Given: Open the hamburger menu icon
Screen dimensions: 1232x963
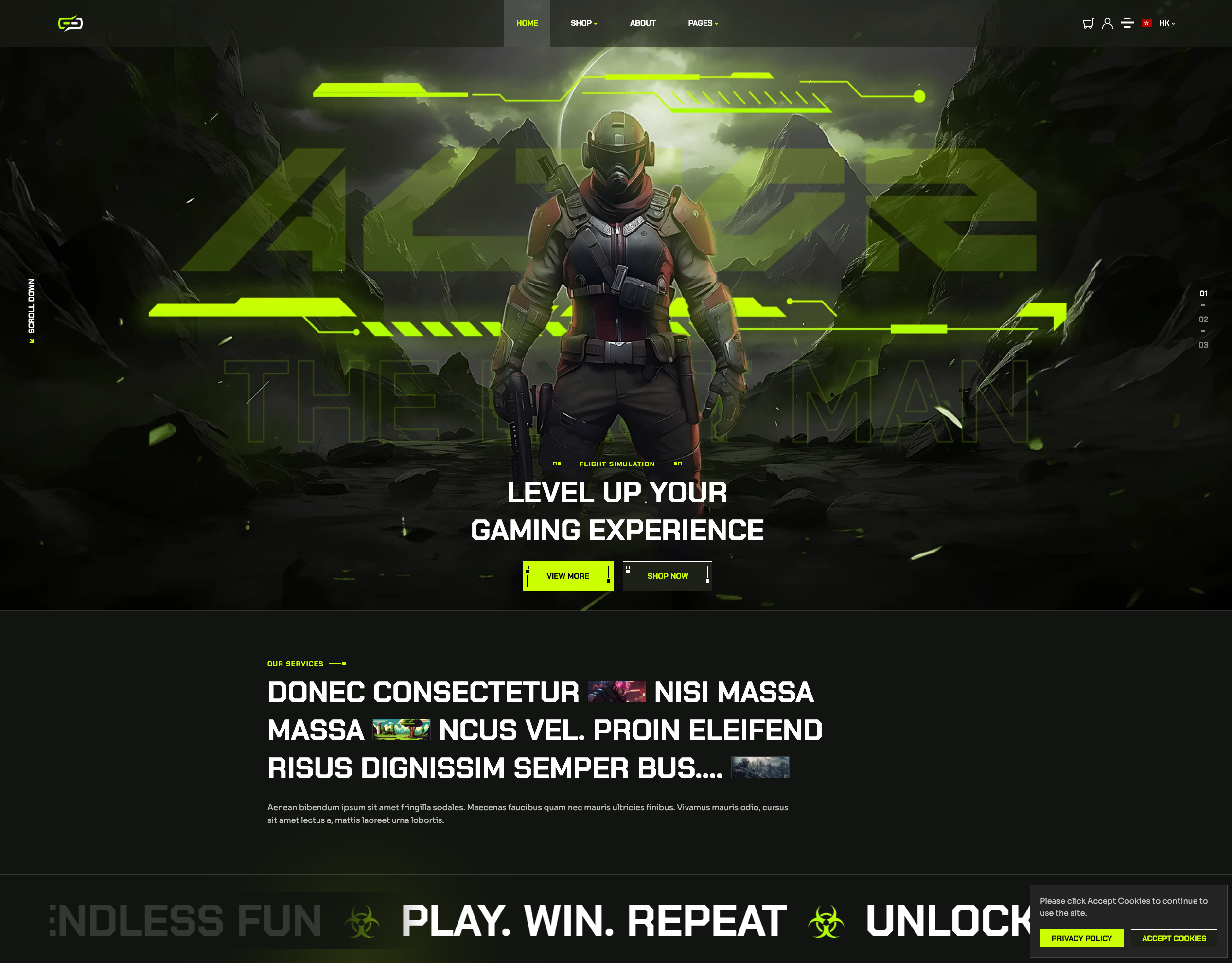Looking at the screenshot, I should coord(1128,22).
